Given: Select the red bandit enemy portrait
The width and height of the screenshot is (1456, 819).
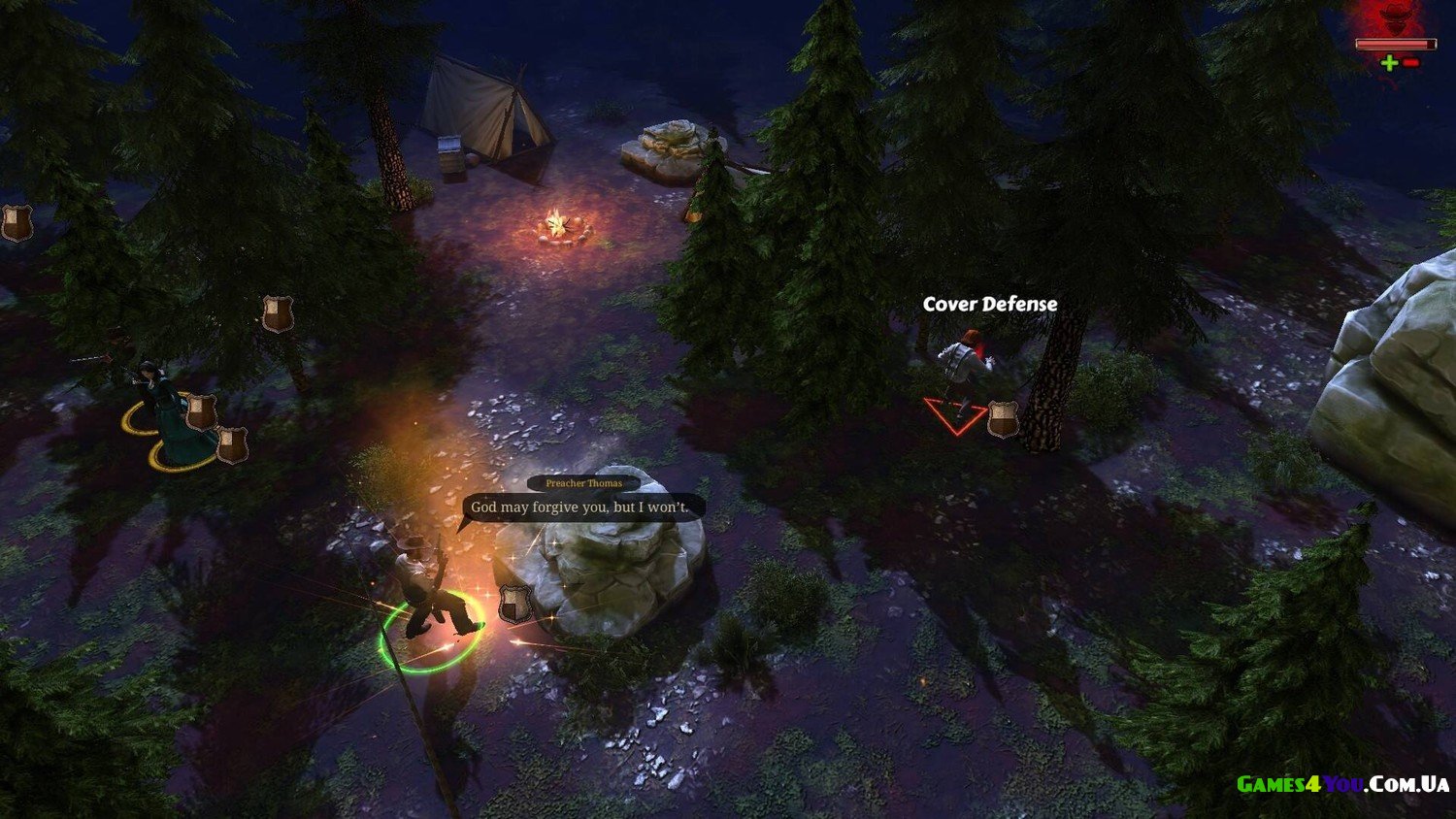Looking at the screenshot, I should pyautogui.click(x=1395, y=19).
